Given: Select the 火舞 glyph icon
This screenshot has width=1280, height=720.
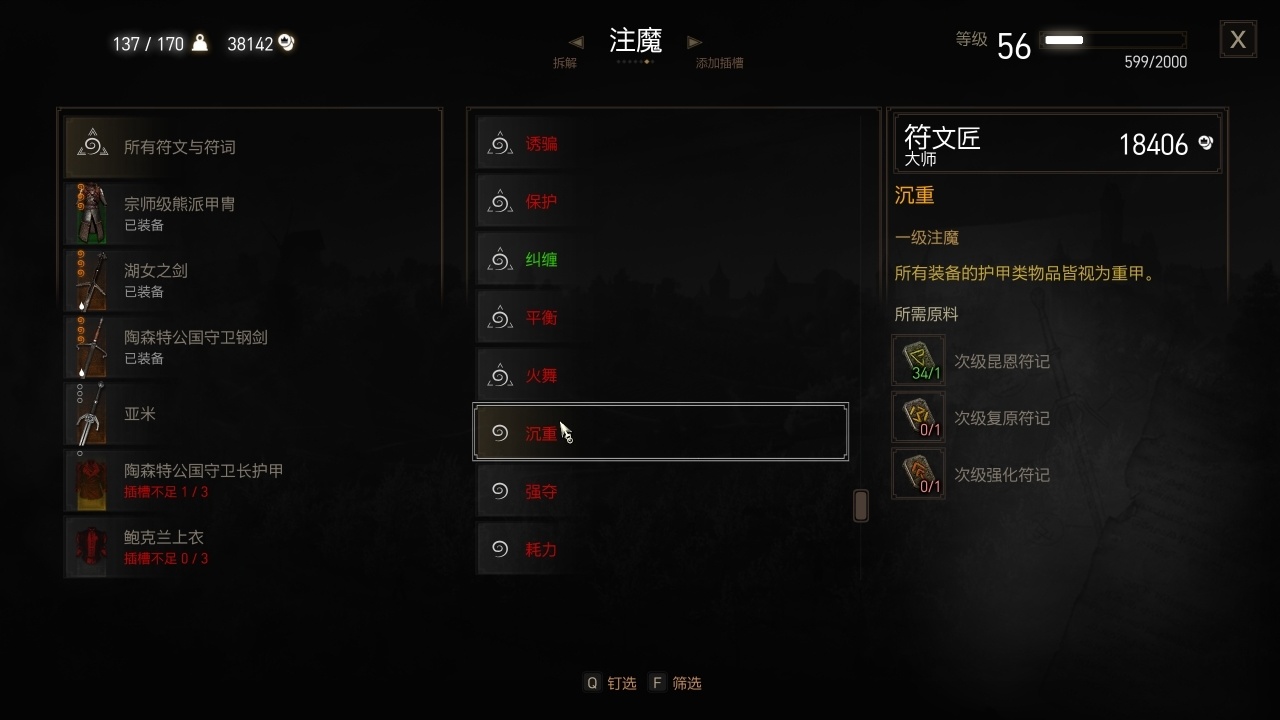Looking at the screenshot, I should click(x=500, y=375).
